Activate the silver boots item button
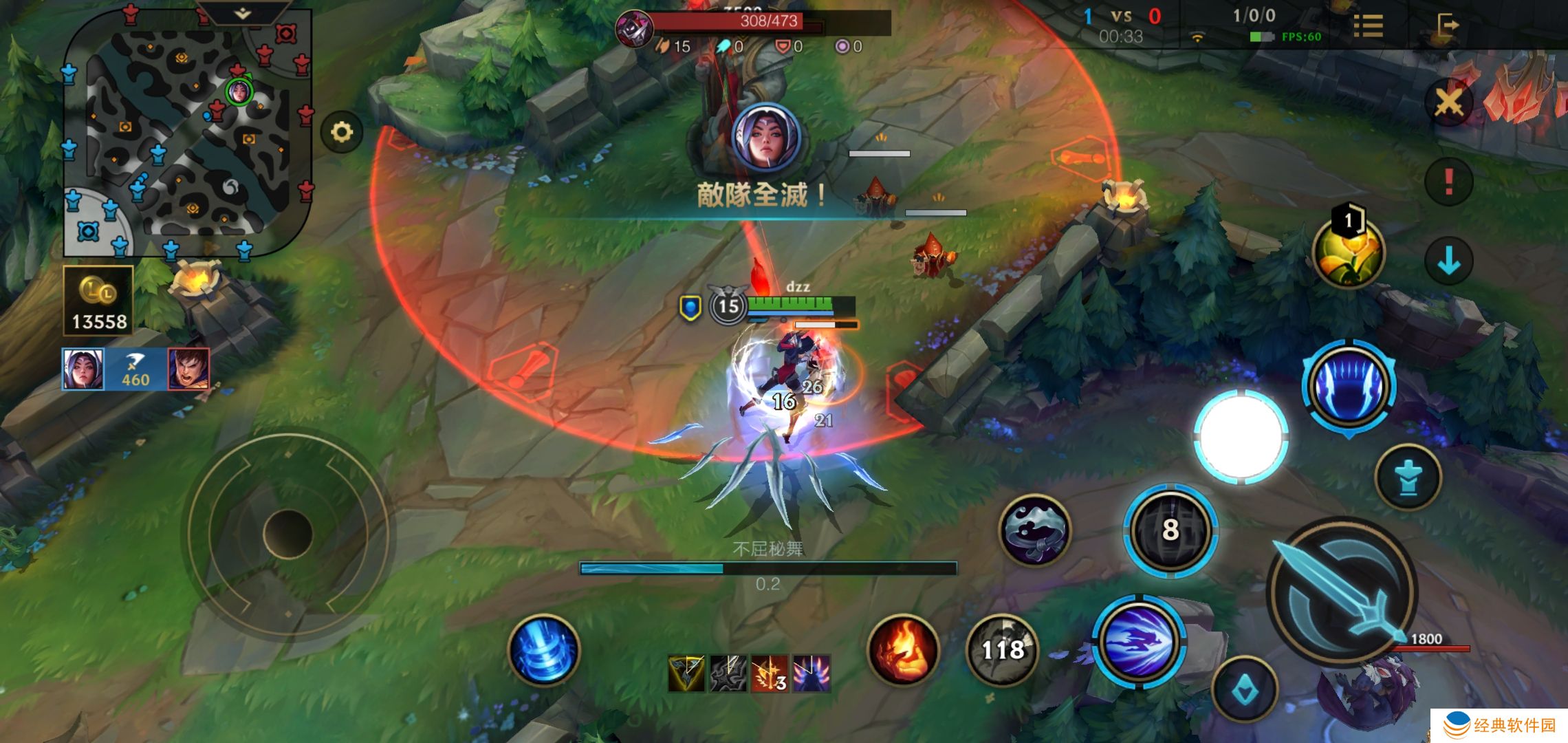The height and width of the screenshot is (743, 1568). (x=1034, y=530)
